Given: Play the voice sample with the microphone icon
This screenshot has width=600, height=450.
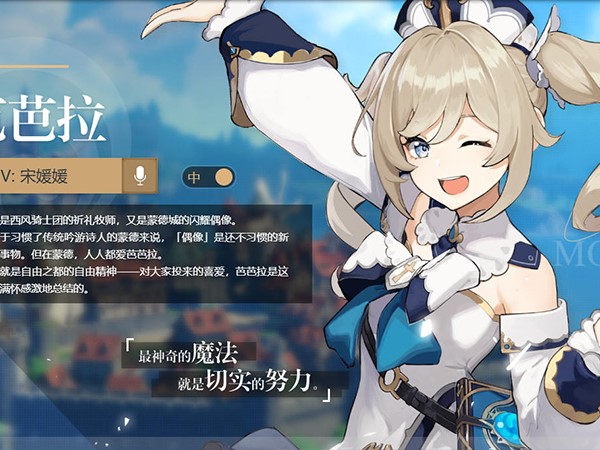Looking at the screenshot, I should (140, 177).
